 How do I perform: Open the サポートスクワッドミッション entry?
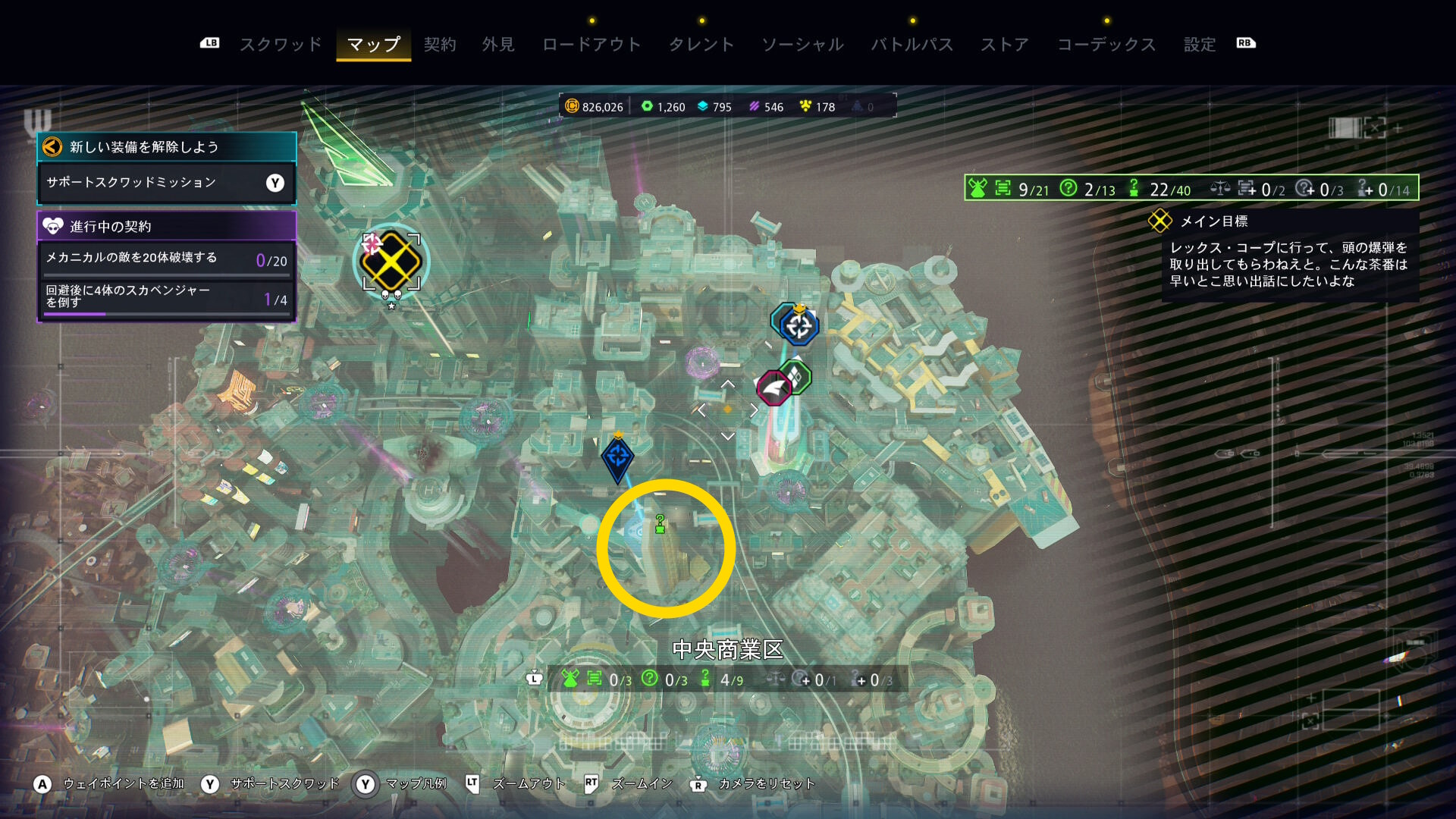click(166, 183)
